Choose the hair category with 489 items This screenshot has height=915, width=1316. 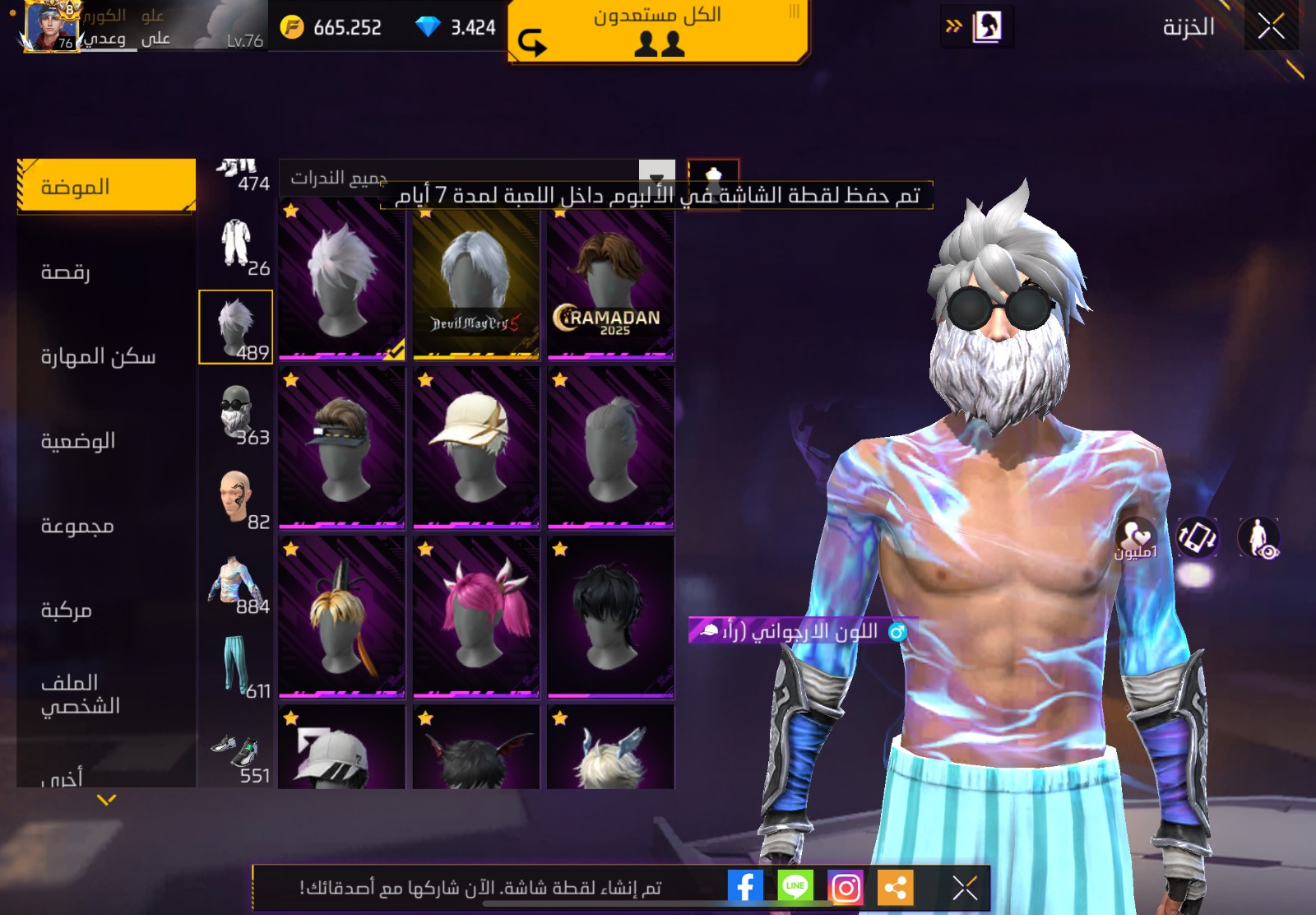tap(236, 327)
